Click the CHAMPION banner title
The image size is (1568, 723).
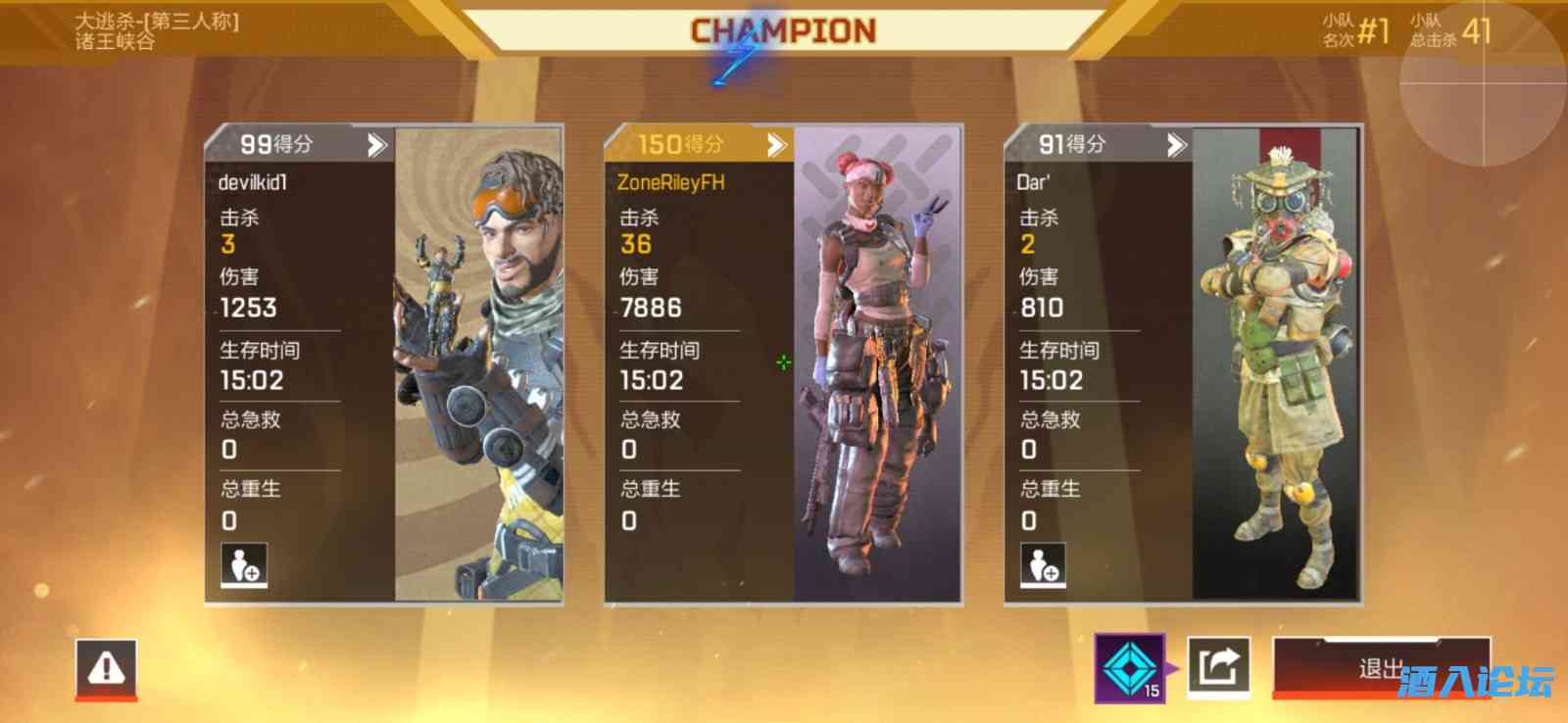pos(782,29)
